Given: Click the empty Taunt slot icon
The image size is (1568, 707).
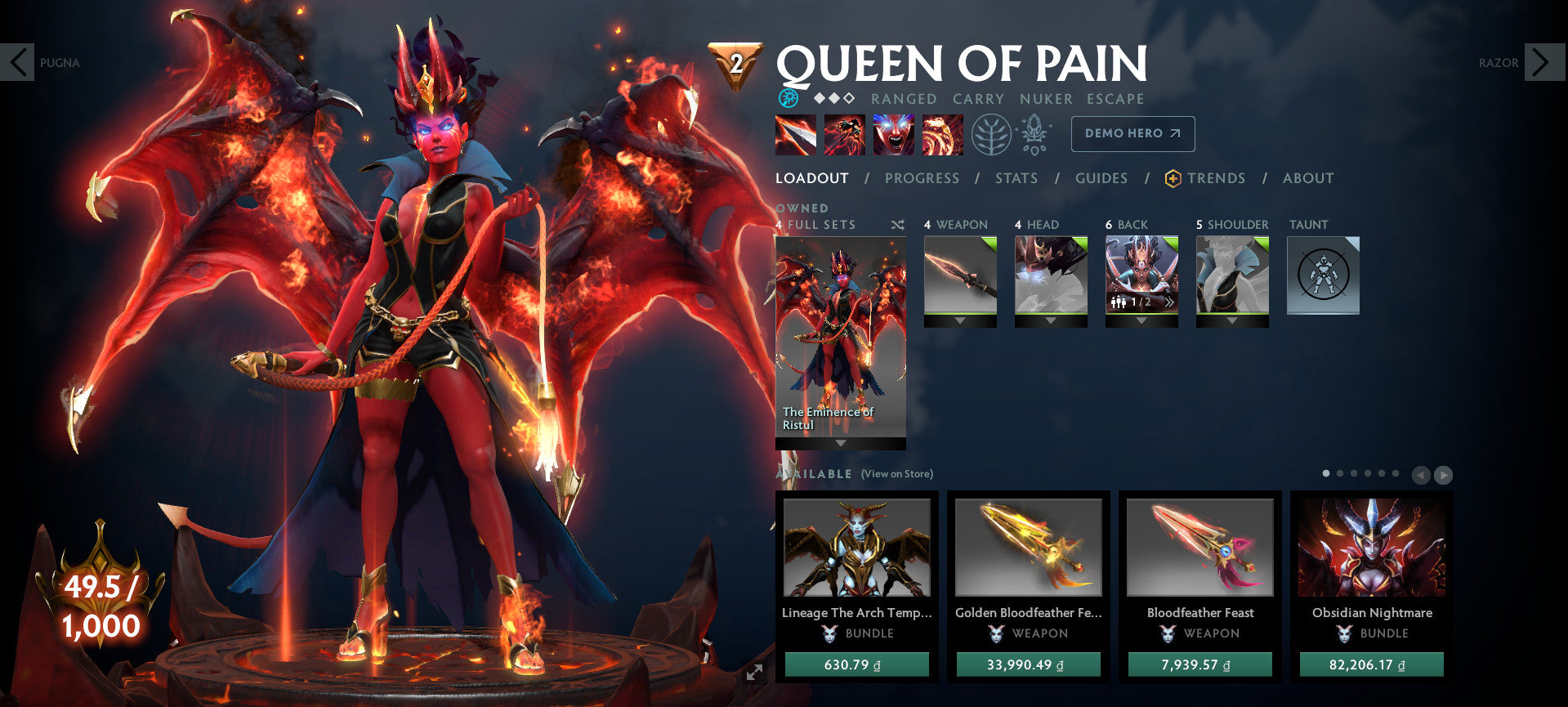Looking at the screenshot, I should click(x=1322, y=276).
